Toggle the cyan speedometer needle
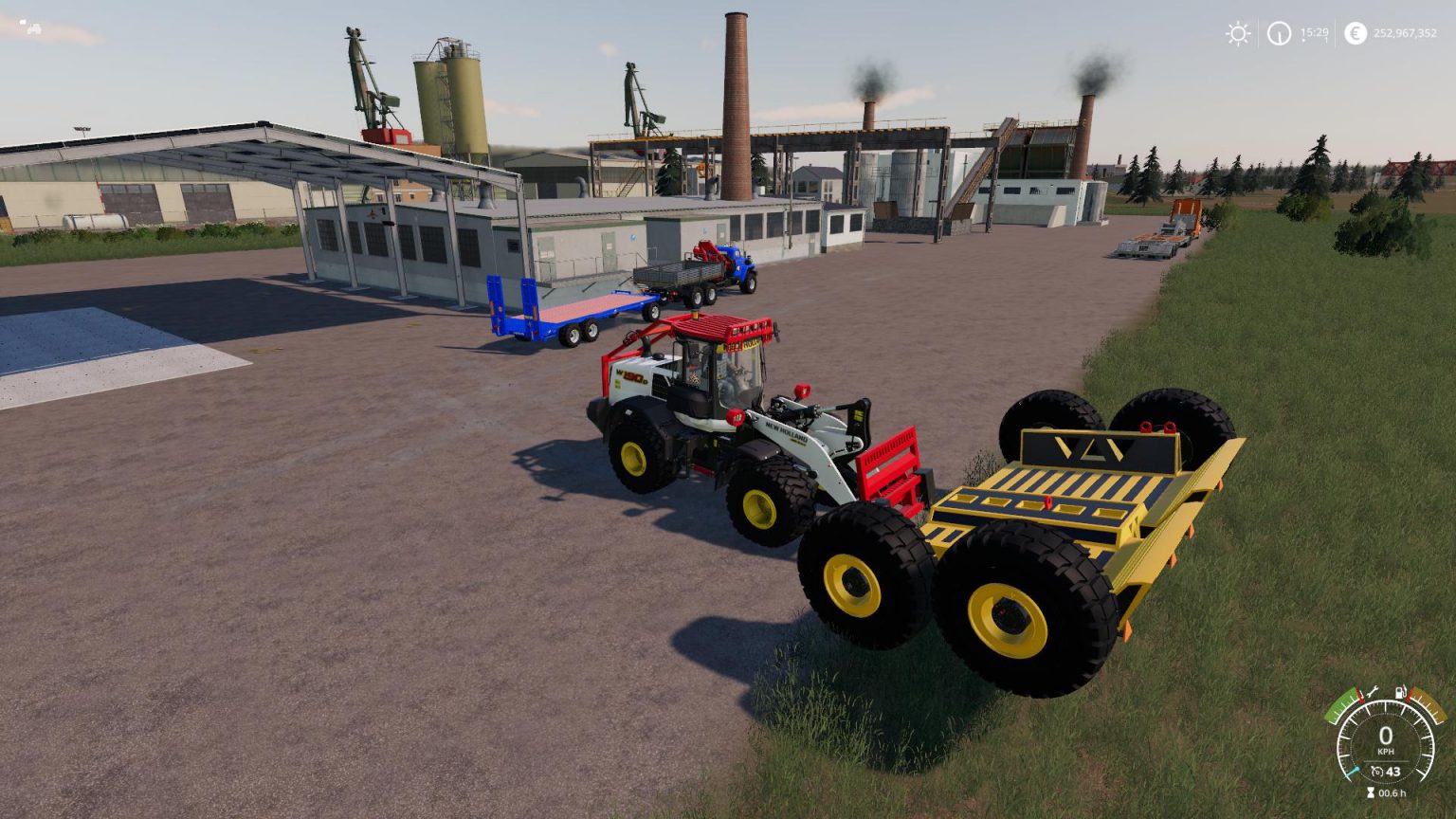Image resolution: width=1456 pixels, height=819 pixels. tap(1353, 771)
